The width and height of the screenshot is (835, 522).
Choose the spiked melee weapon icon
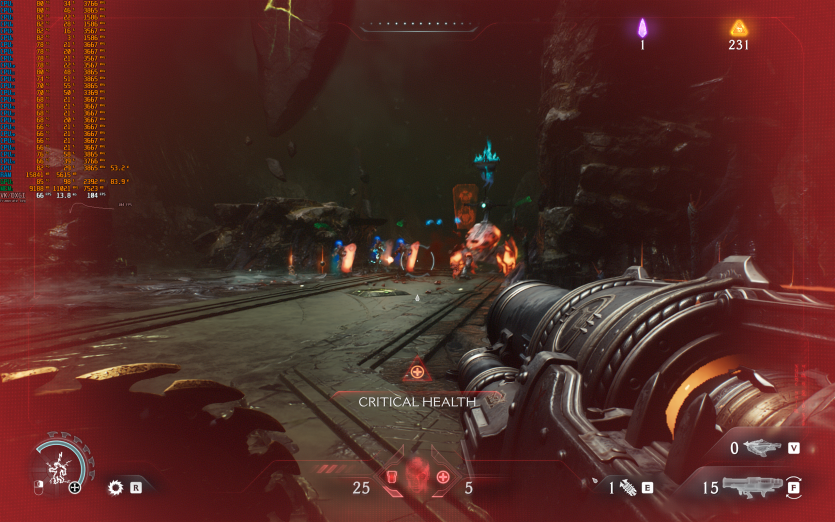(x=628, y=488)
